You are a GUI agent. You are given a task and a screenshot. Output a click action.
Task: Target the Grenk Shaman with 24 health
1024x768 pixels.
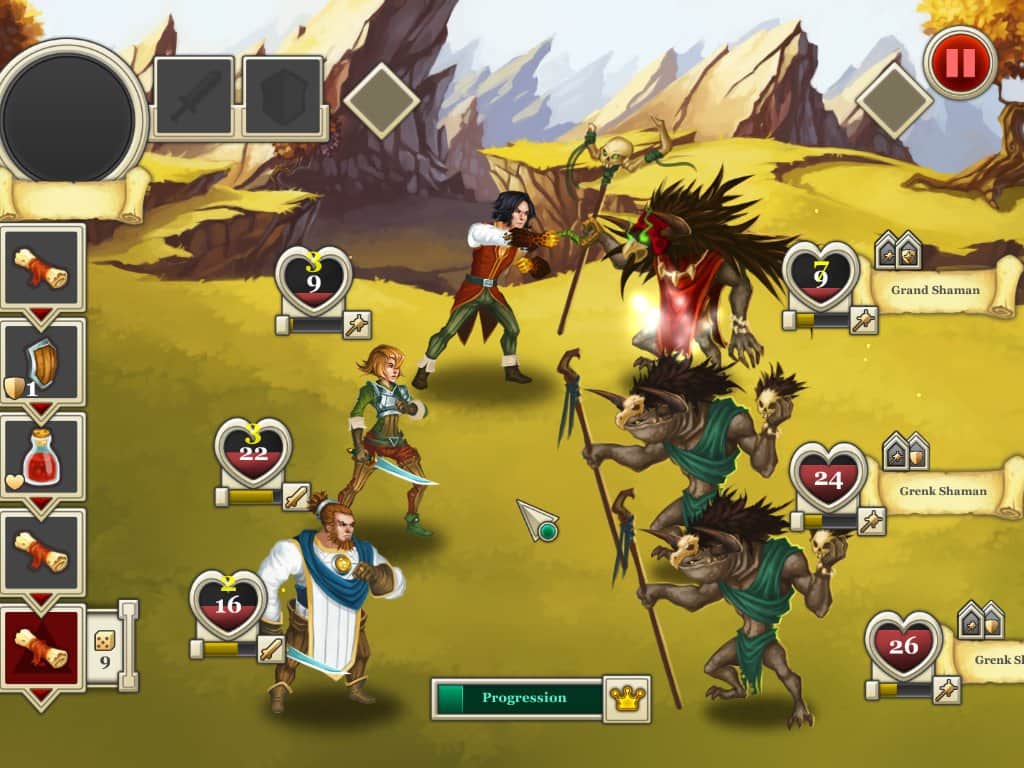coord(828,478)
